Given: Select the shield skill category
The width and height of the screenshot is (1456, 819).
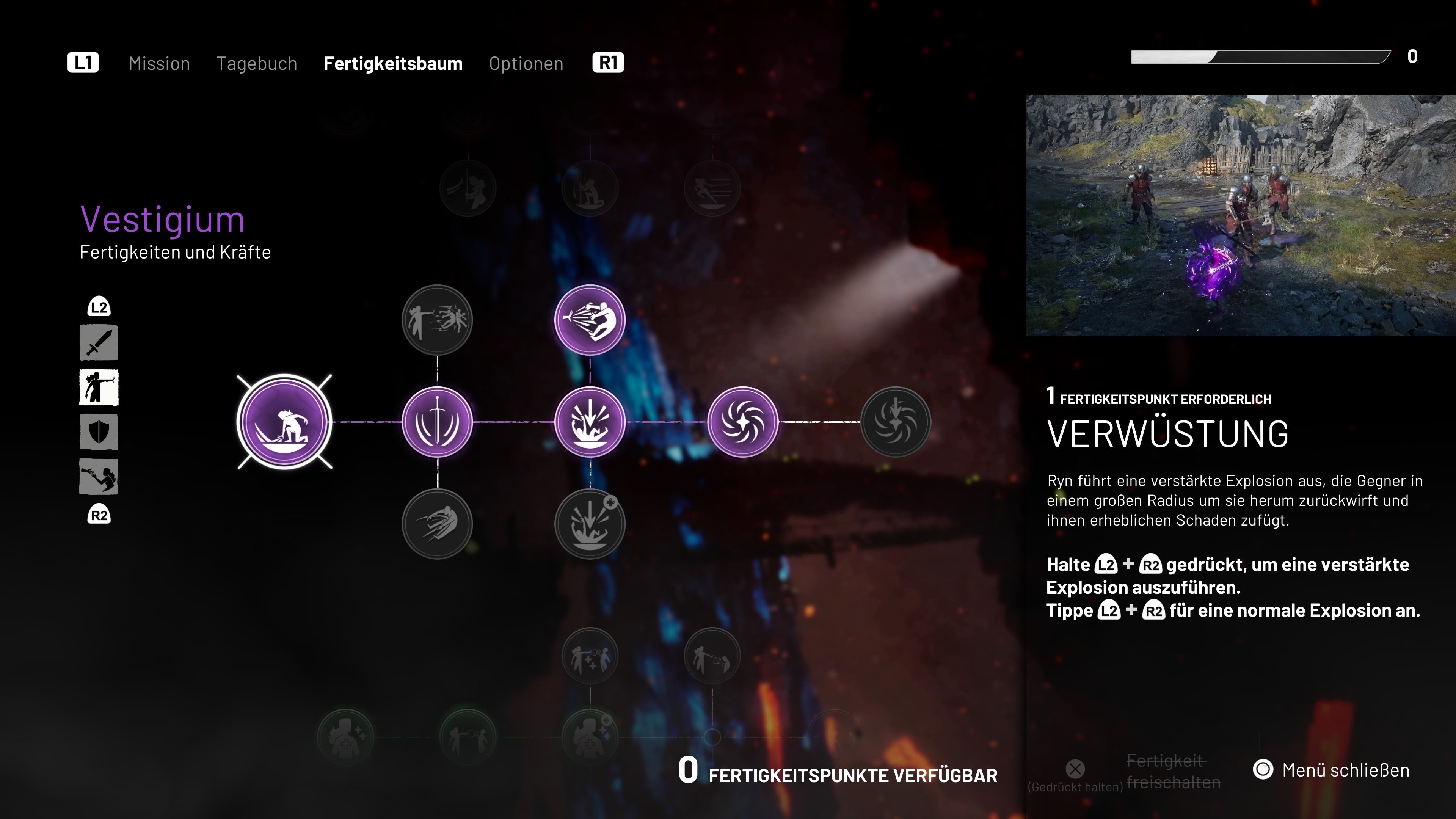Looking at the screenshot, I should 99,432.
